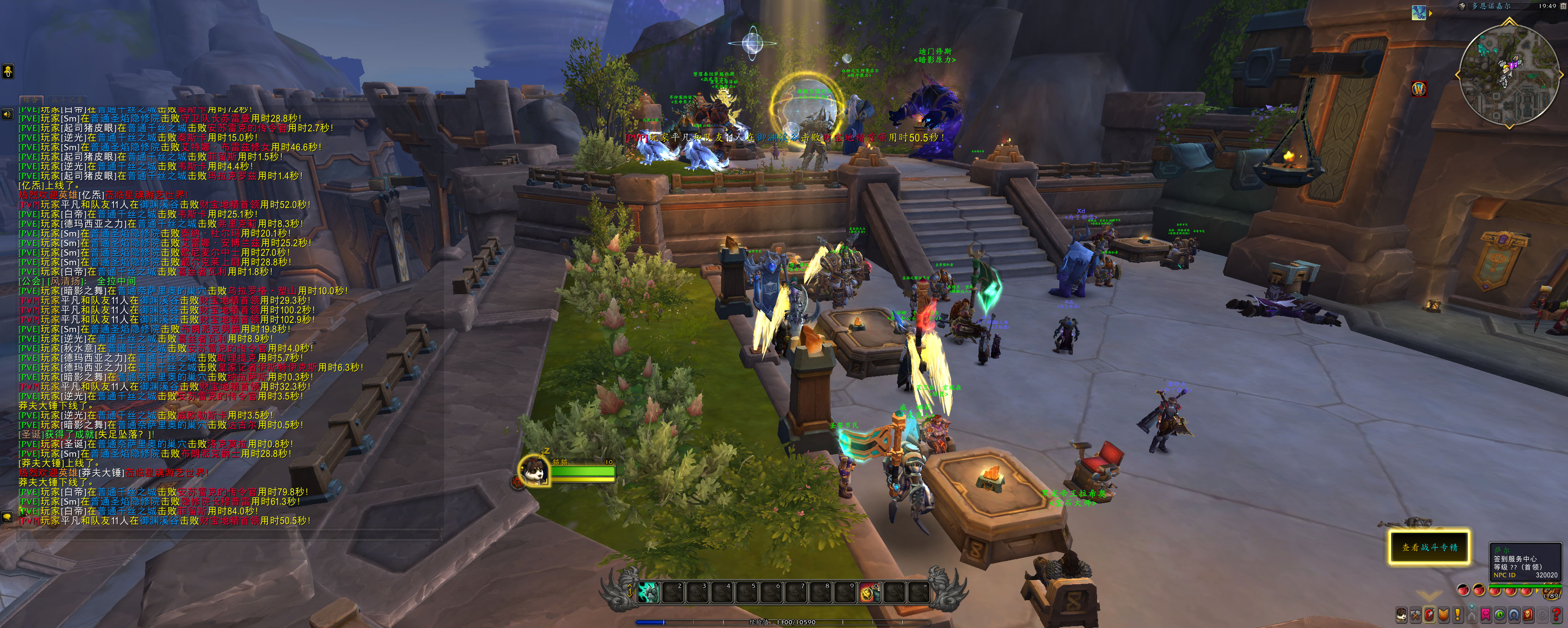This screenshot has width=1568, height=628.
Task: Click the 查看战斗专精 button
Action: (x=1429, y=547)
